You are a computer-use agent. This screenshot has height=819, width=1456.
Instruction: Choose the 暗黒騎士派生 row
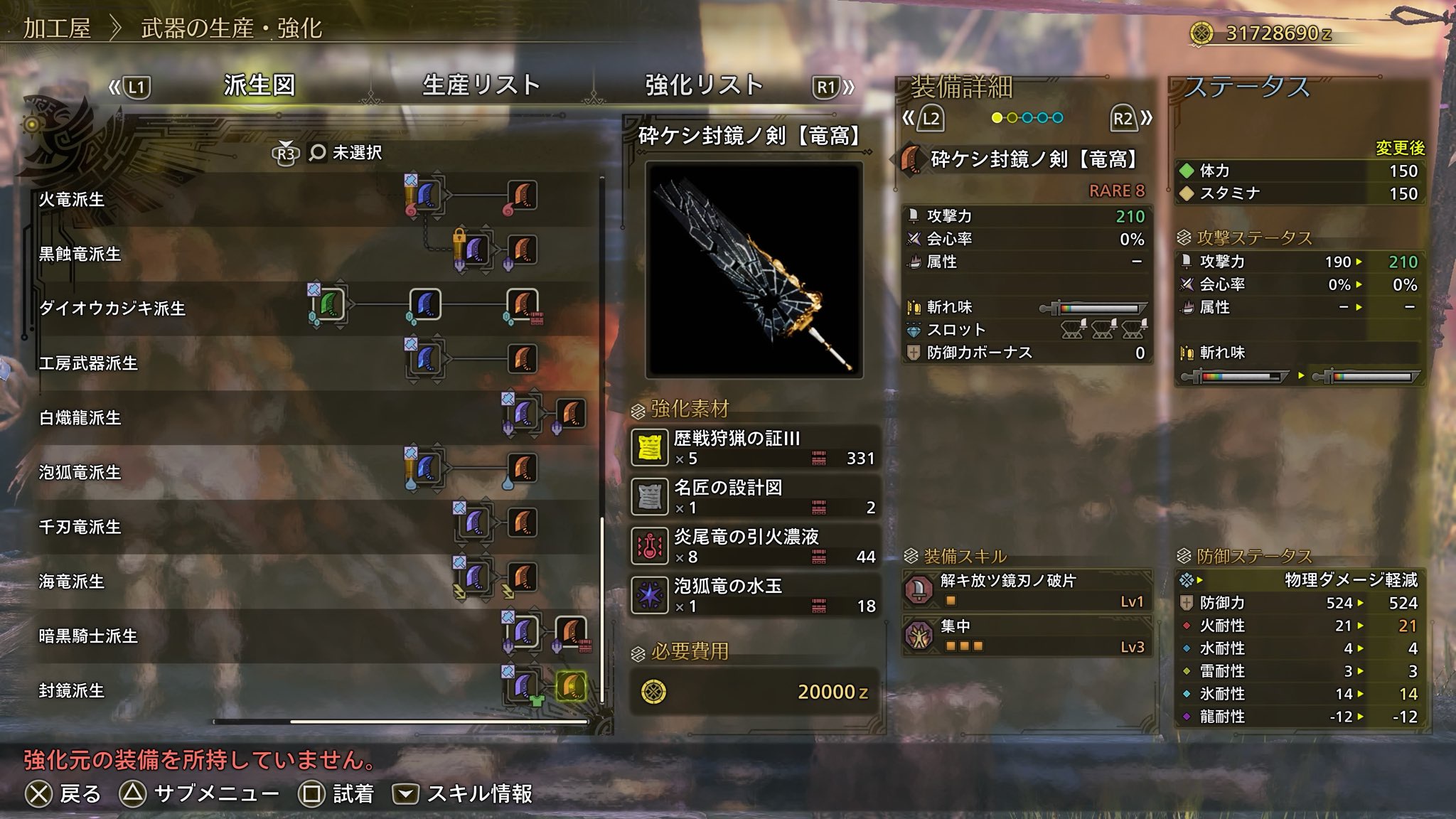pos(88,636)
